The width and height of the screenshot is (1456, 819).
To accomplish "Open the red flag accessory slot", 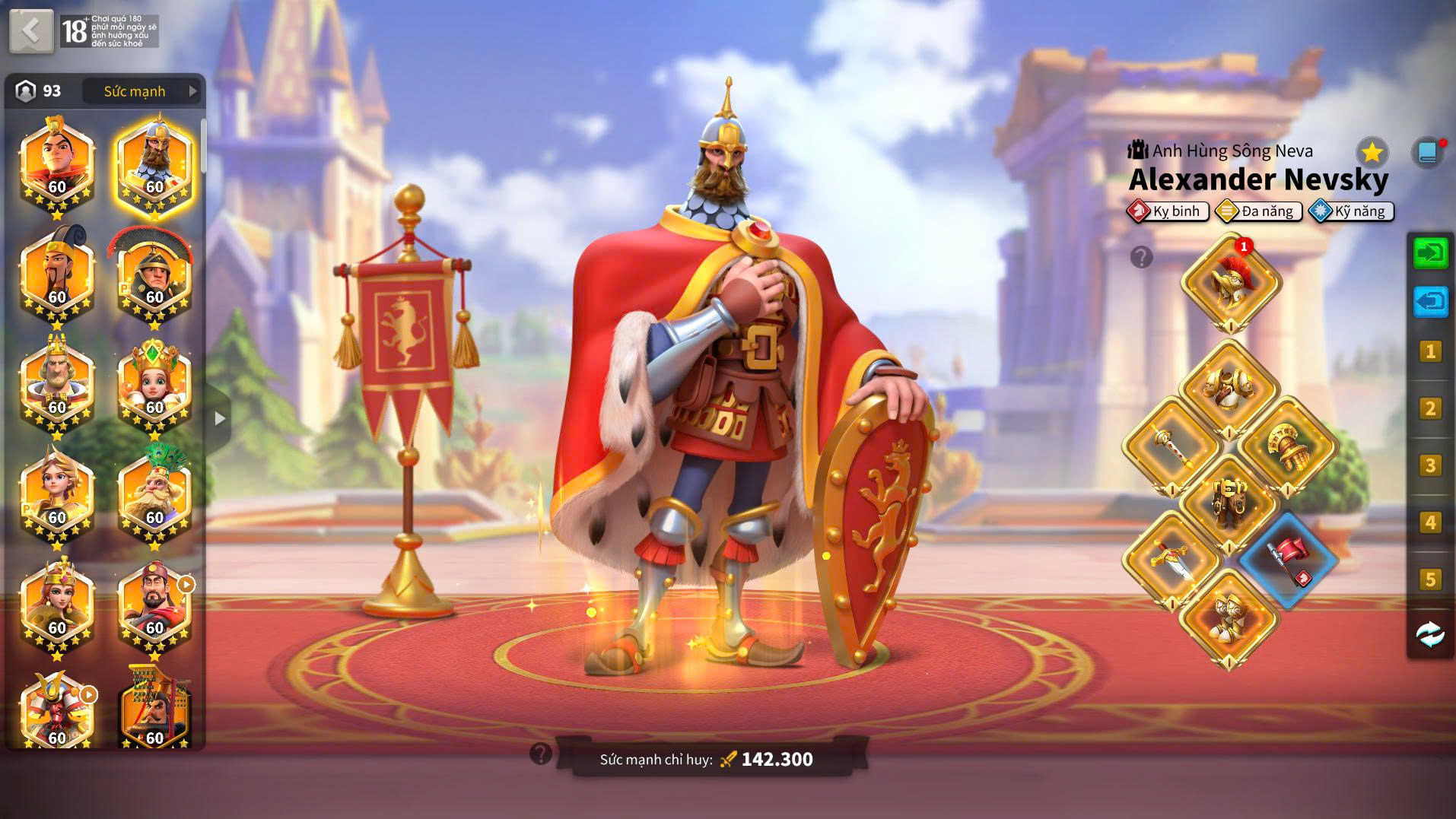I will pyautogui.click(x=1287, y=560).
